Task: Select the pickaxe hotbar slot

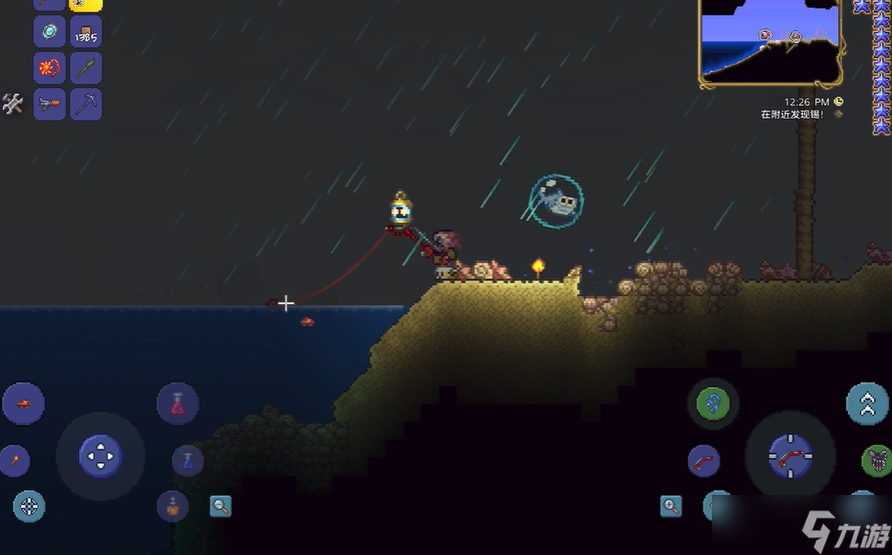Action: (86, 104)
